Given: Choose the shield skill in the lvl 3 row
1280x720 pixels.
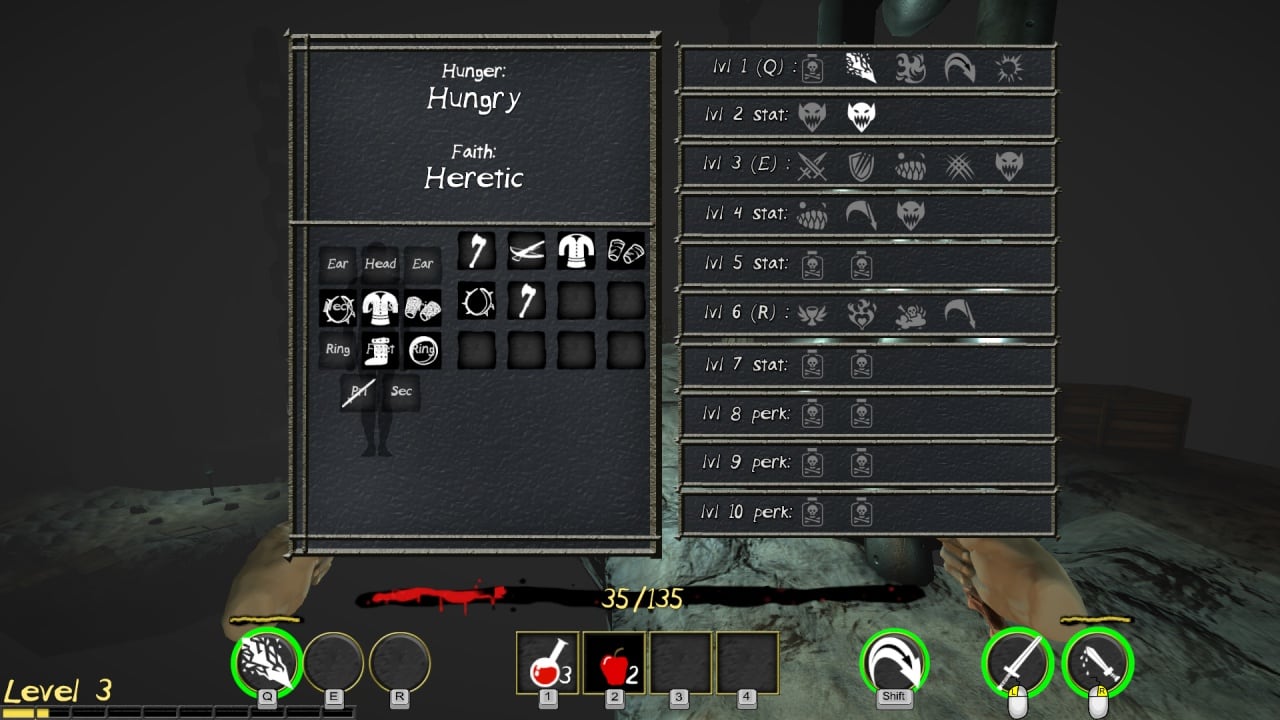Looking at the screenshot, I should click(x=862, y=165).
